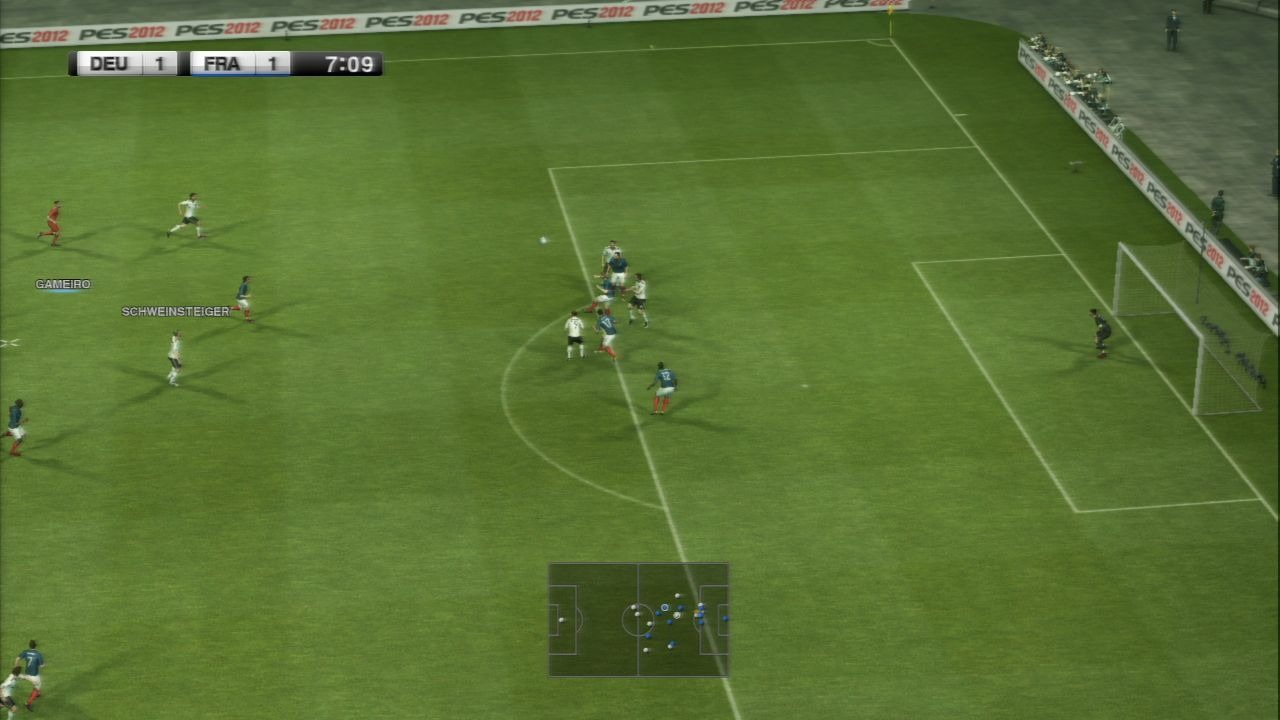
Task: Click the GAMEIRO player name label
Action: point(63,283)
